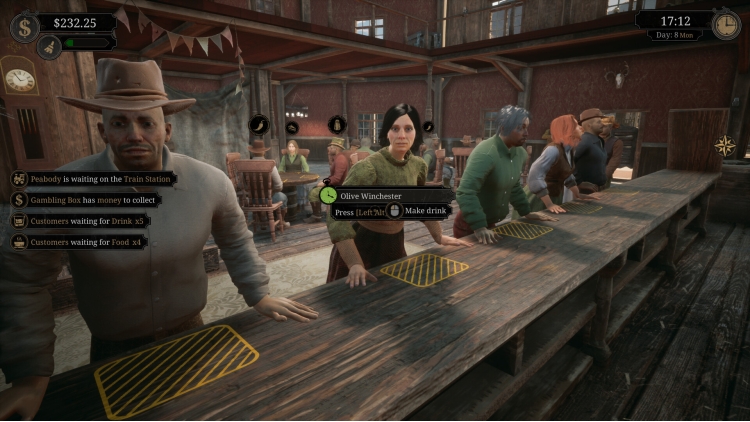Click the compass rose marker

[724, 146]
